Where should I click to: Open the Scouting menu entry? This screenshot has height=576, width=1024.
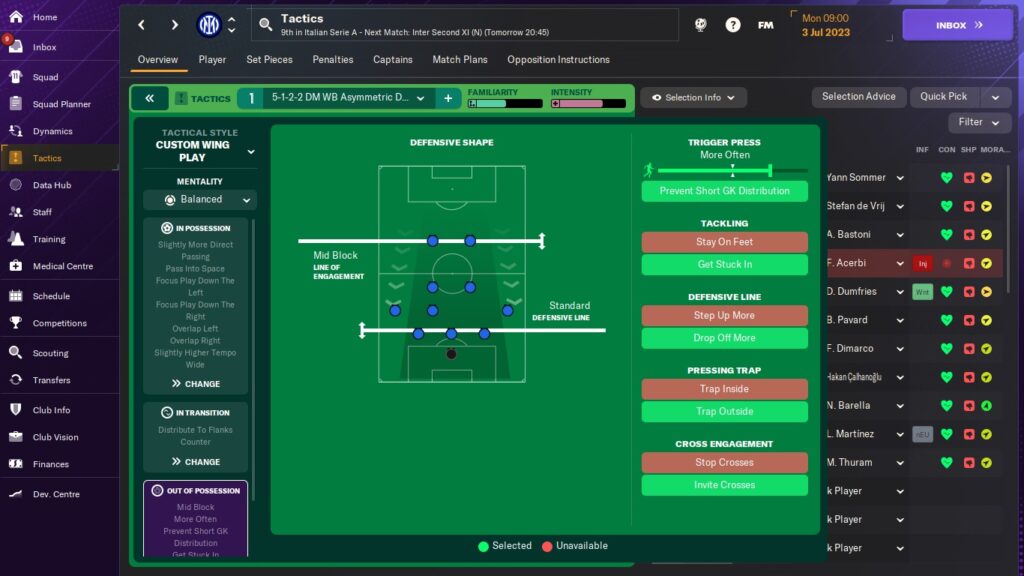pos(50,353)
